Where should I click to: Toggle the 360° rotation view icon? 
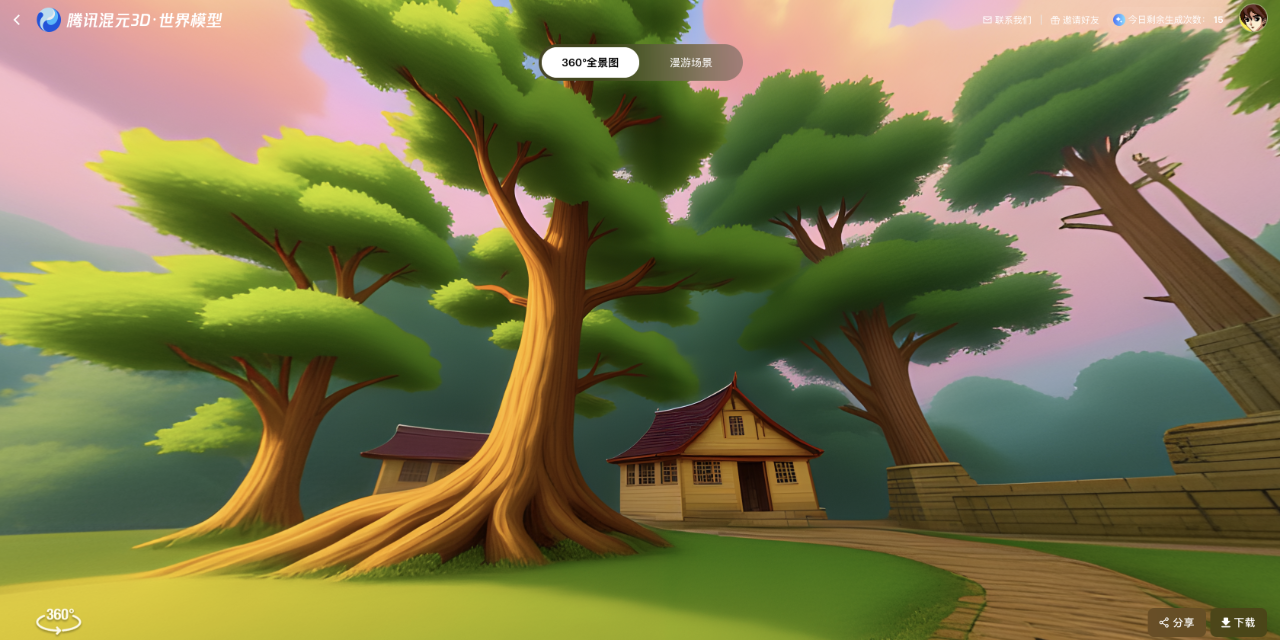[x=59, y=620]
